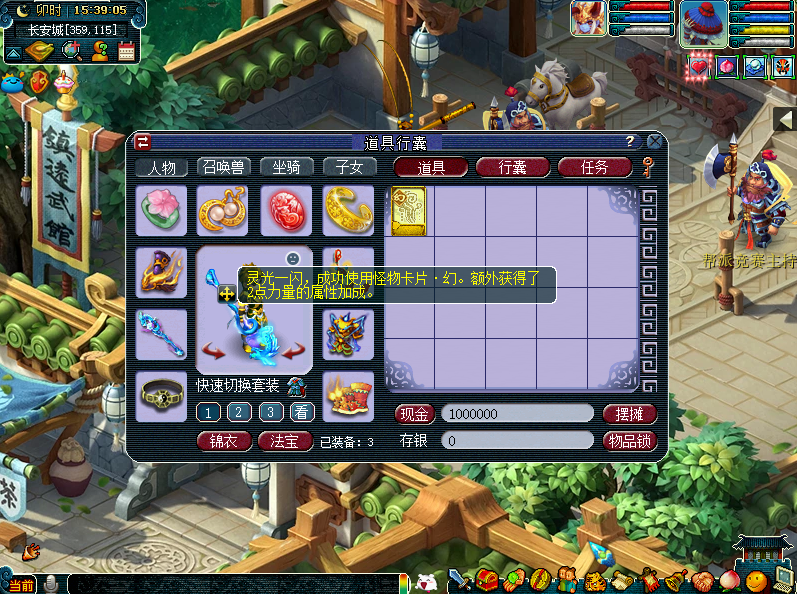797x594 pixels.
Task: Open the 任务 quest items tab
Action: pyautogui.click(x=594, y=167)
